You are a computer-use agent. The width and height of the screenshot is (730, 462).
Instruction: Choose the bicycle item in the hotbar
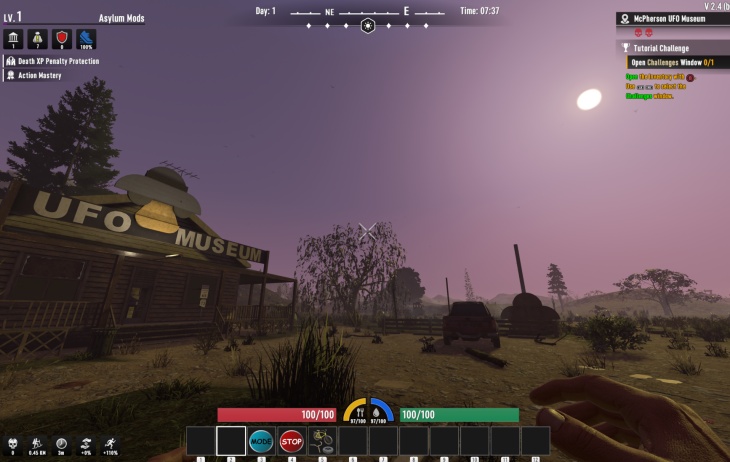[x=322, y=441]
